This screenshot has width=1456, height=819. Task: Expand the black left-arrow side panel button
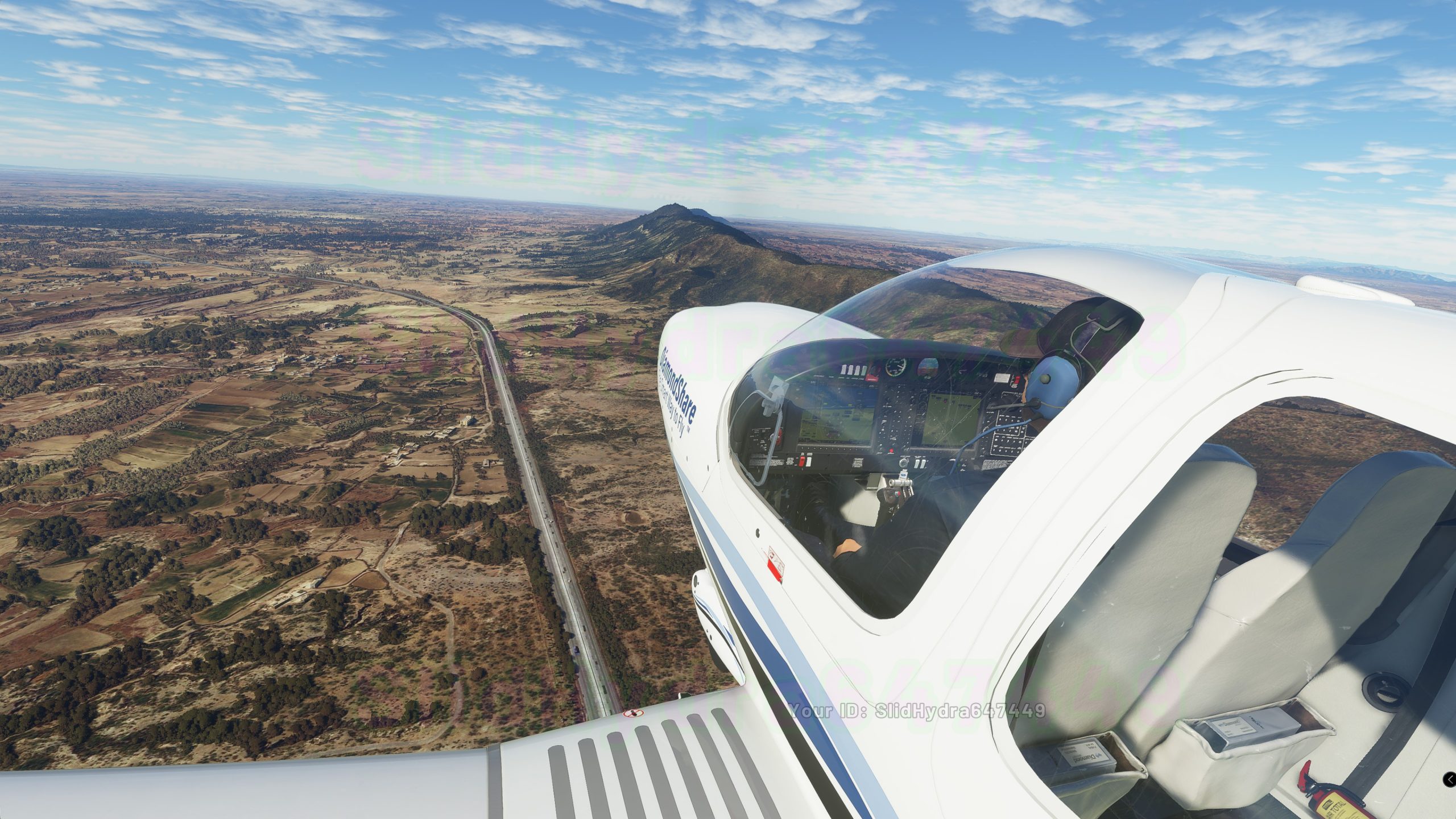(1450, 779)
